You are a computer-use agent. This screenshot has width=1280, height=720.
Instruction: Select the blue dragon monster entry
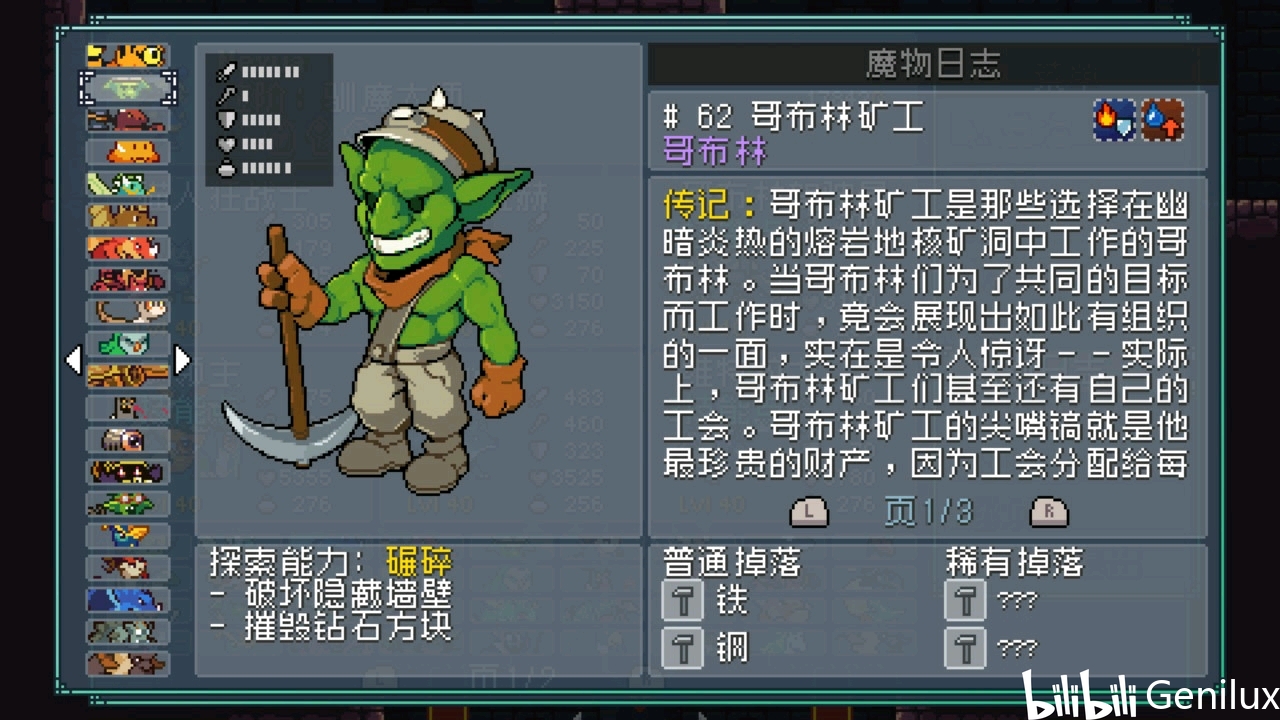click(x=127, y=599)
